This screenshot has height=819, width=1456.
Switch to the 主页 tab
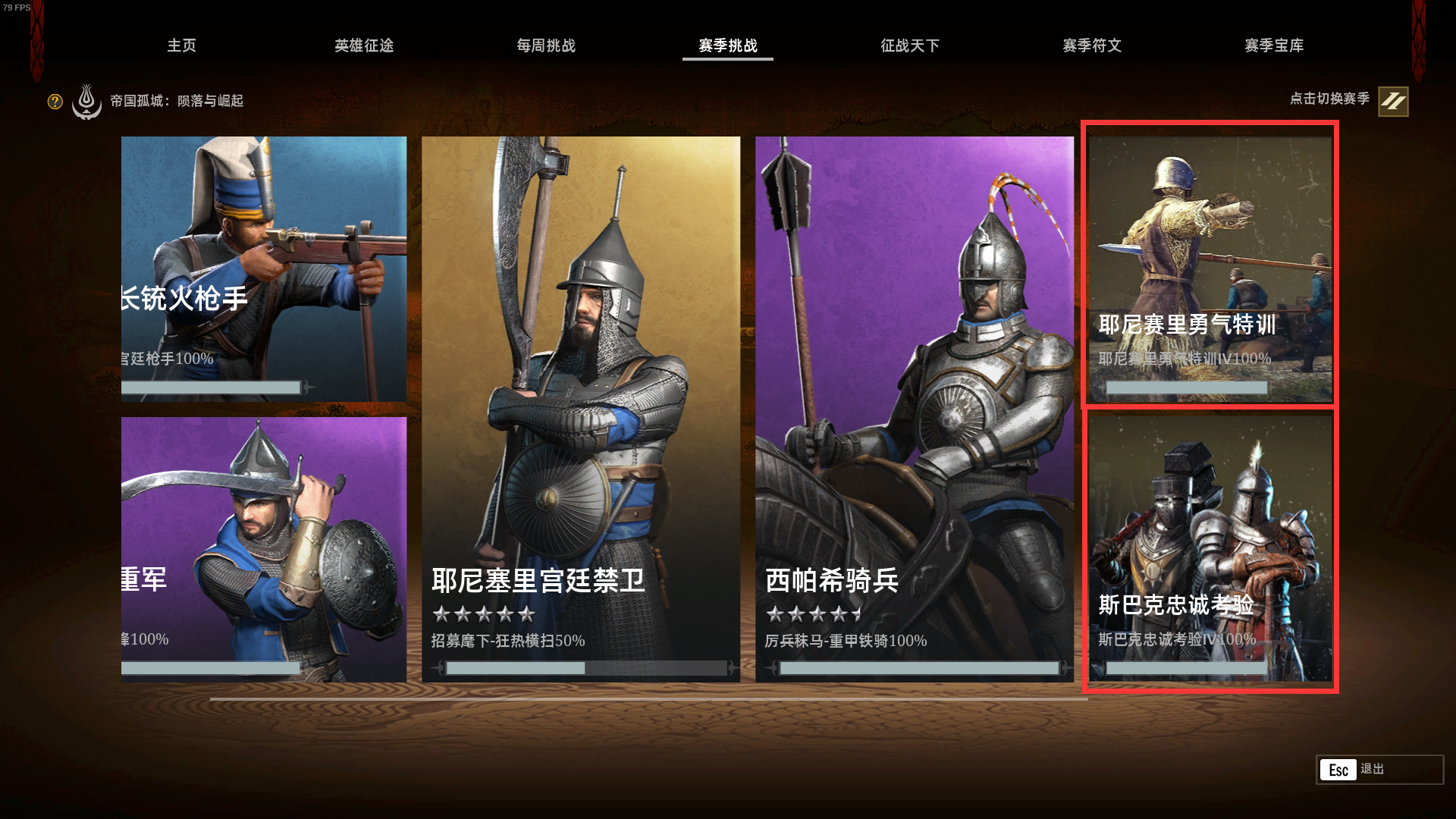(182, 45)
